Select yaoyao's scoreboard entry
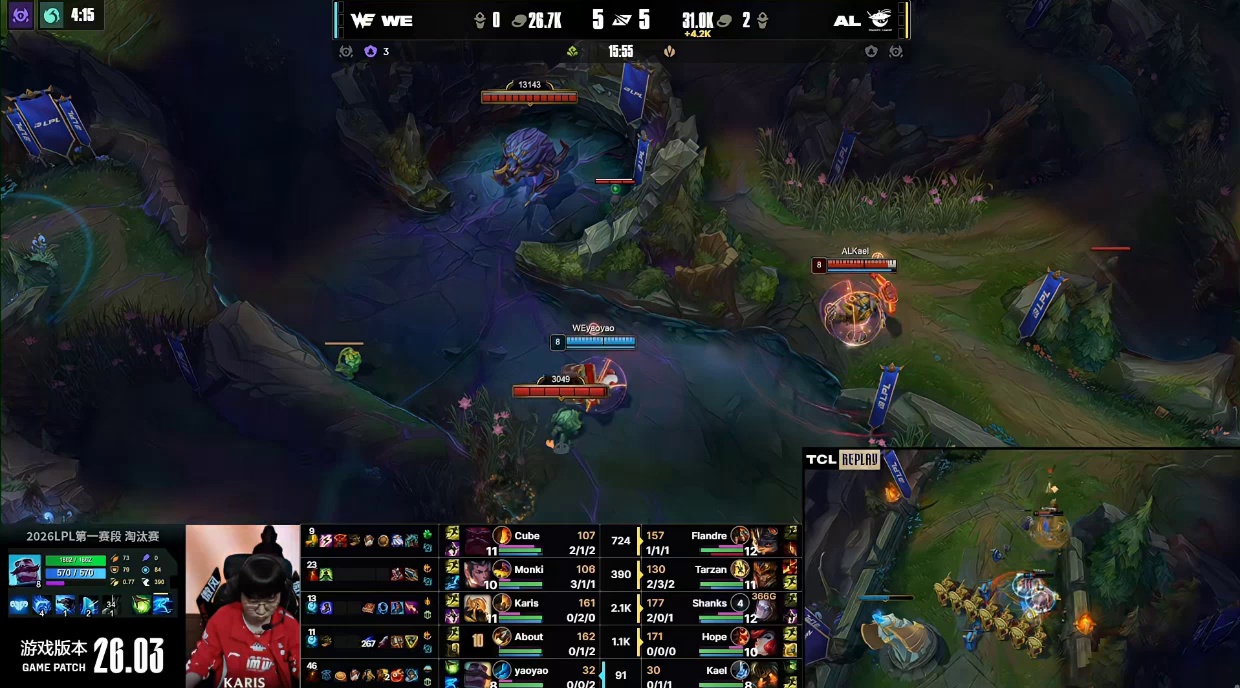 coord(531,672)
